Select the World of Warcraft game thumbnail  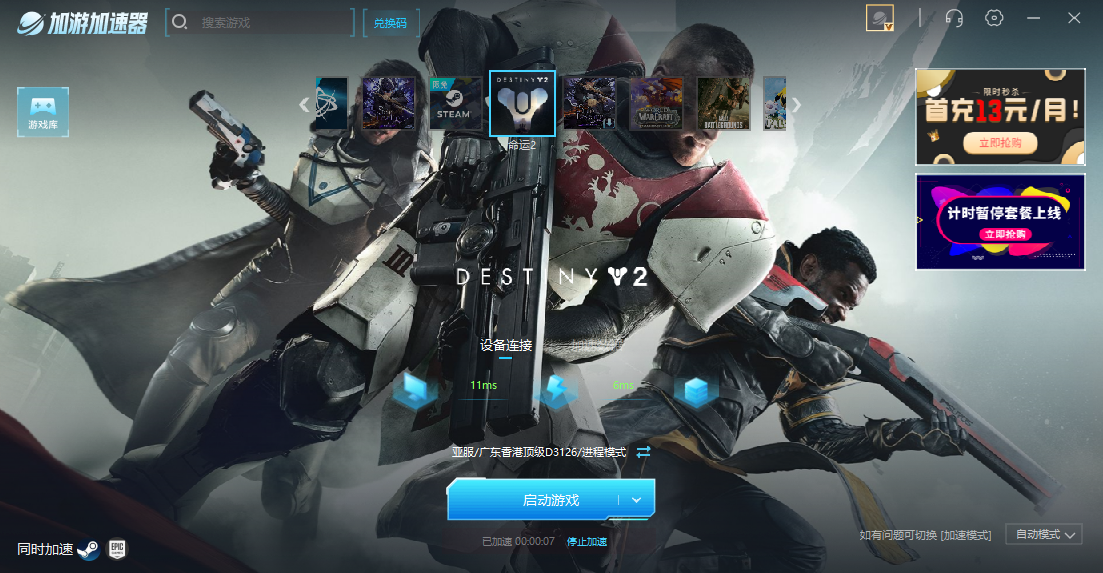pyautogui.click(x=656, y=104)
